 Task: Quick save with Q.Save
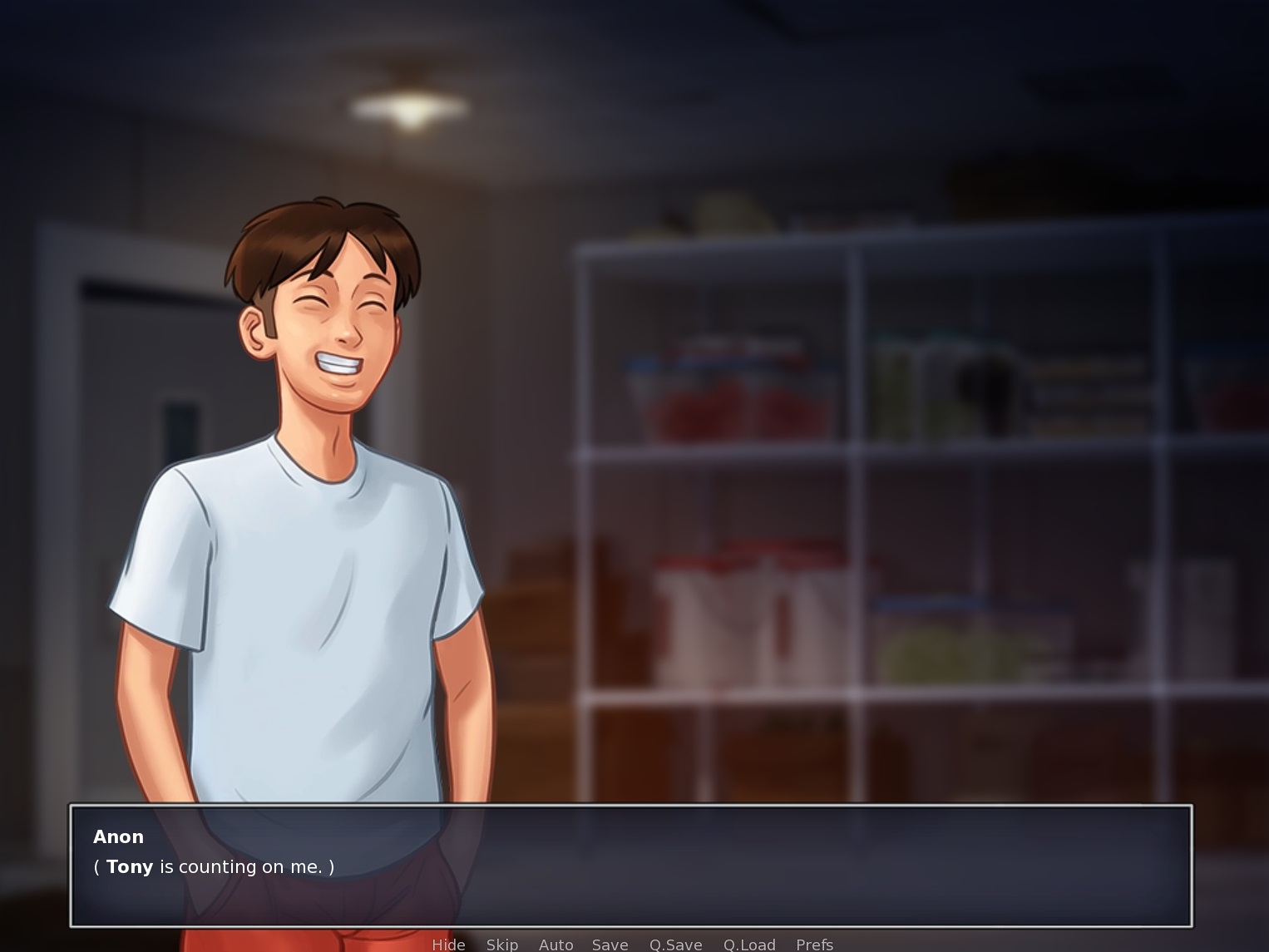675,945
